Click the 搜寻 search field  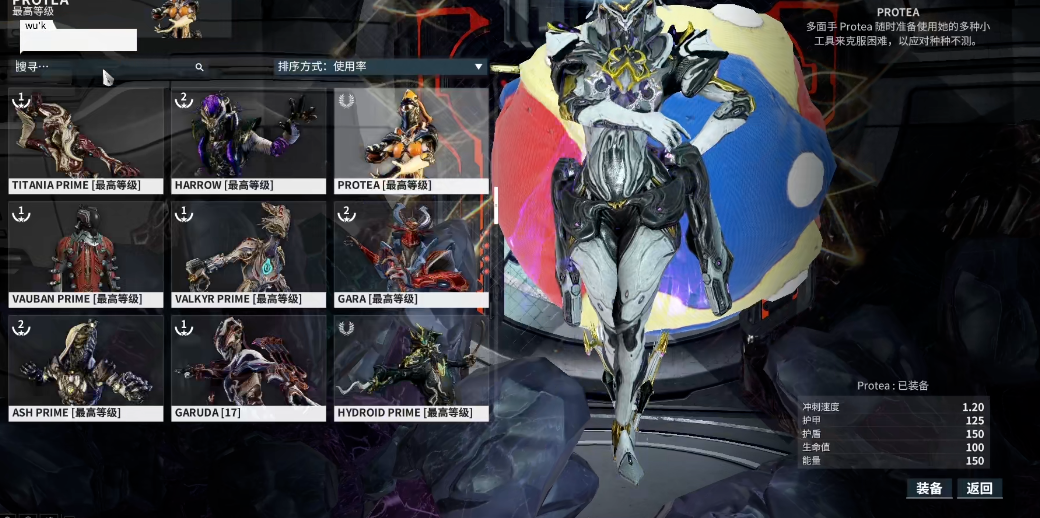coord(110,67)
